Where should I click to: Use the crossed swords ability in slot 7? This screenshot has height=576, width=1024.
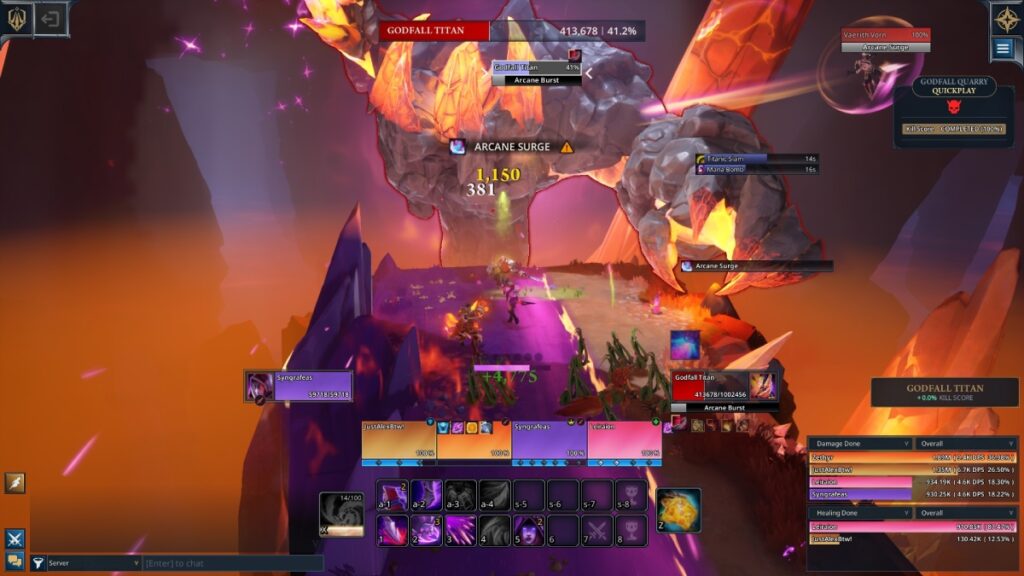[597, 529]
